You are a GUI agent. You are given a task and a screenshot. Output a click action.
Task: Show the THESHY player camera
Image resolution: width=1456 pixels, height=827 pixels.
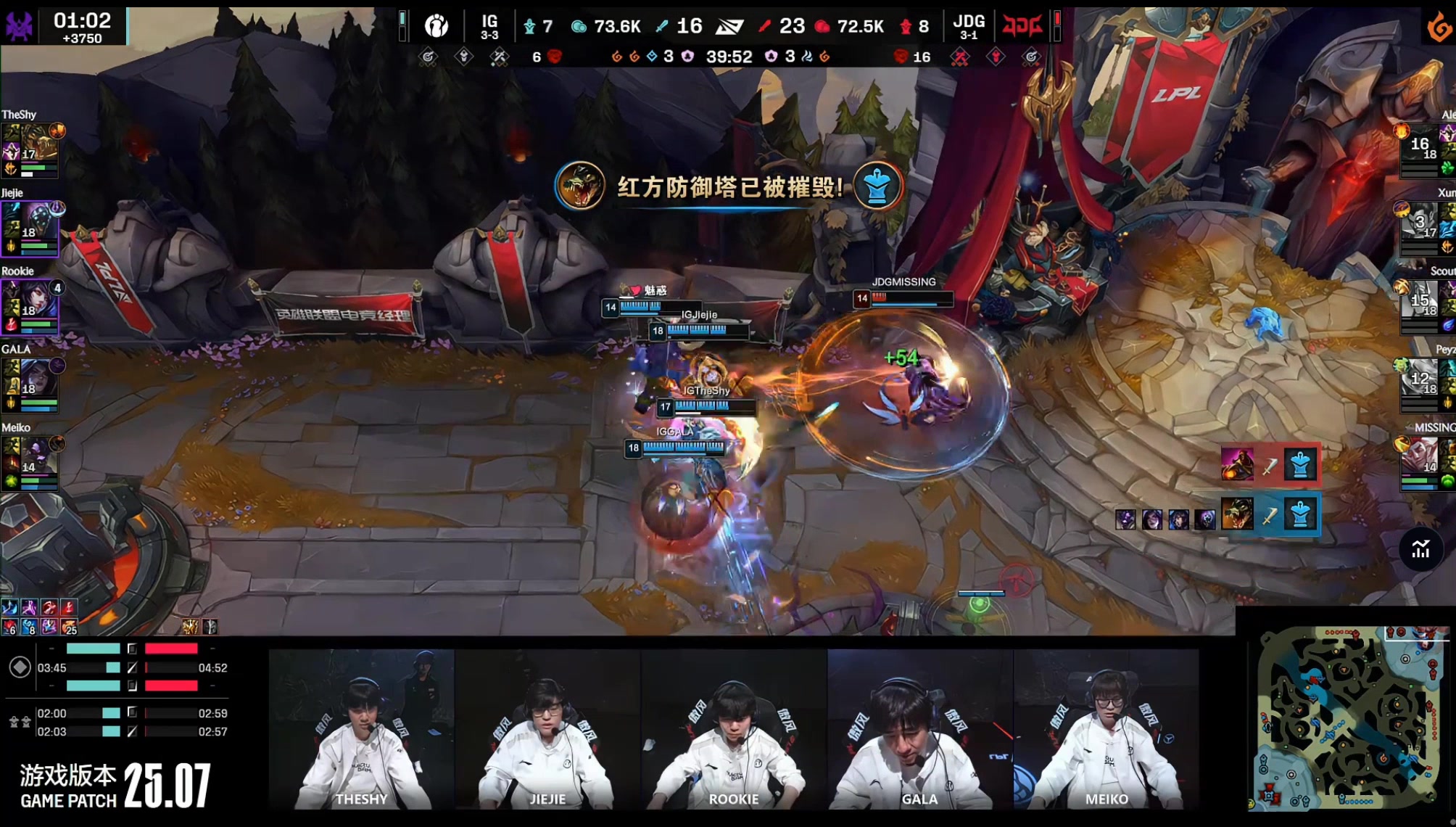(361, 729)
